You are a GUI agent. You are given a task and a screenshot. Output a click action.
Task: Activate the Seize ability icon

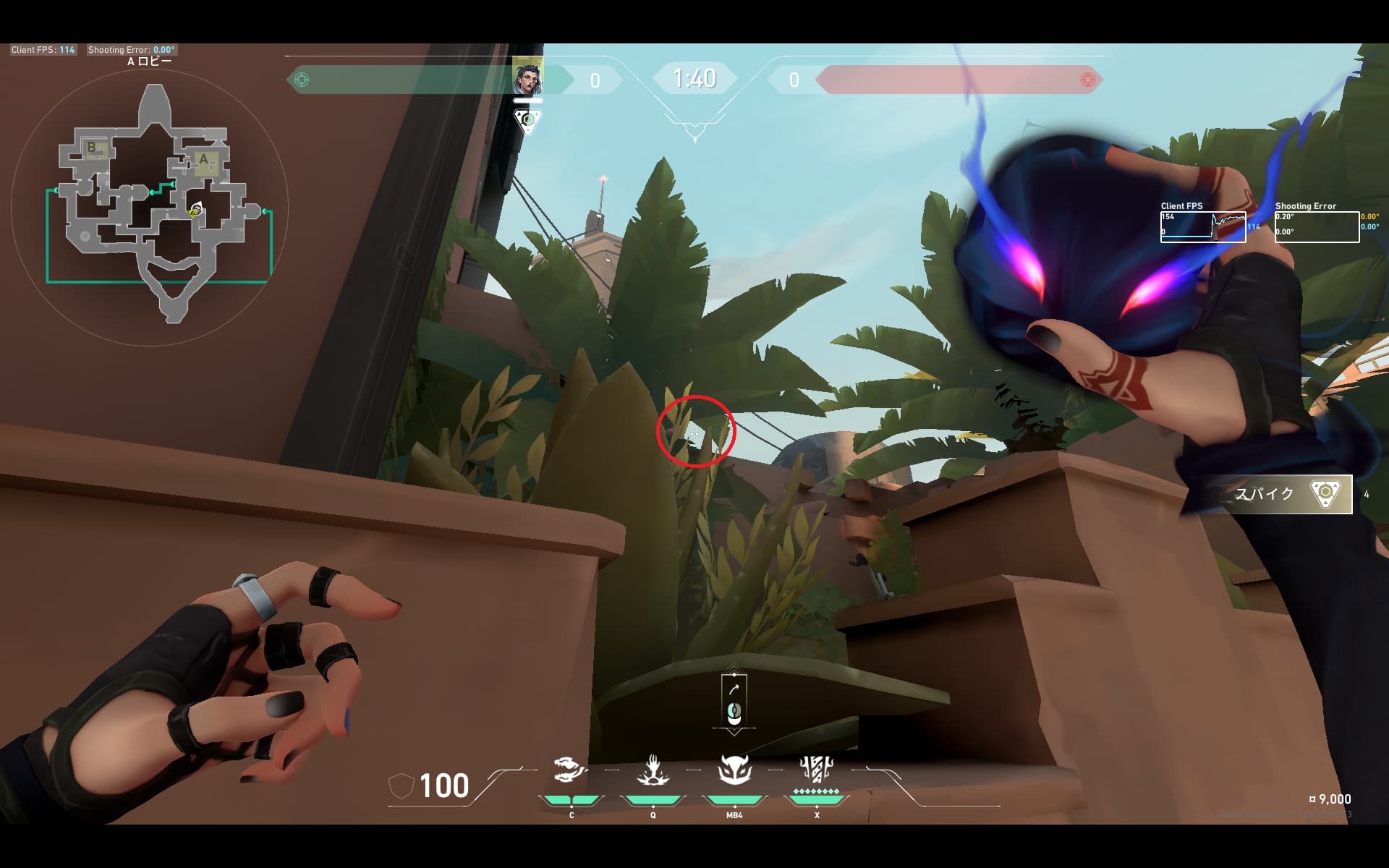click(653, 771)
